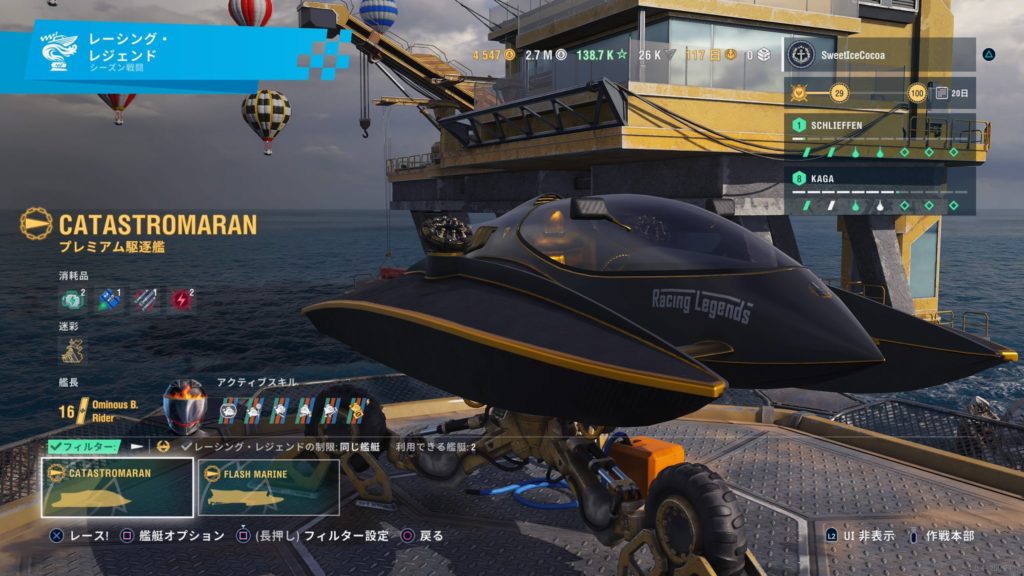
Task: Select the first active skill icon
Action: 228,409
